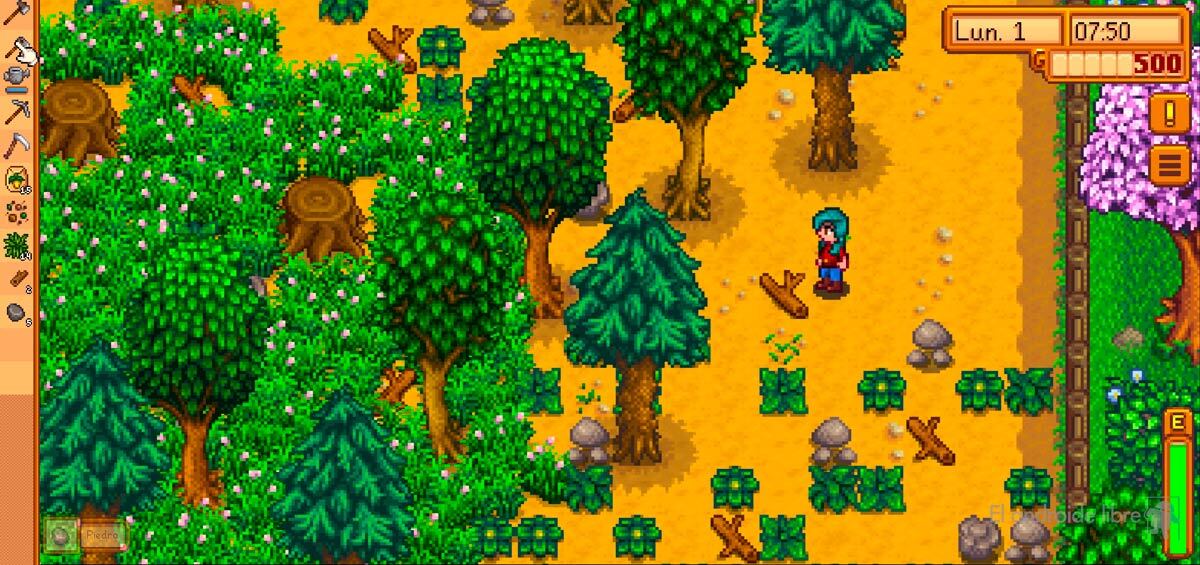Open the game menu button
Image resolution: width=1200 pixels, height=565 pixels.
click(1169, 164)
